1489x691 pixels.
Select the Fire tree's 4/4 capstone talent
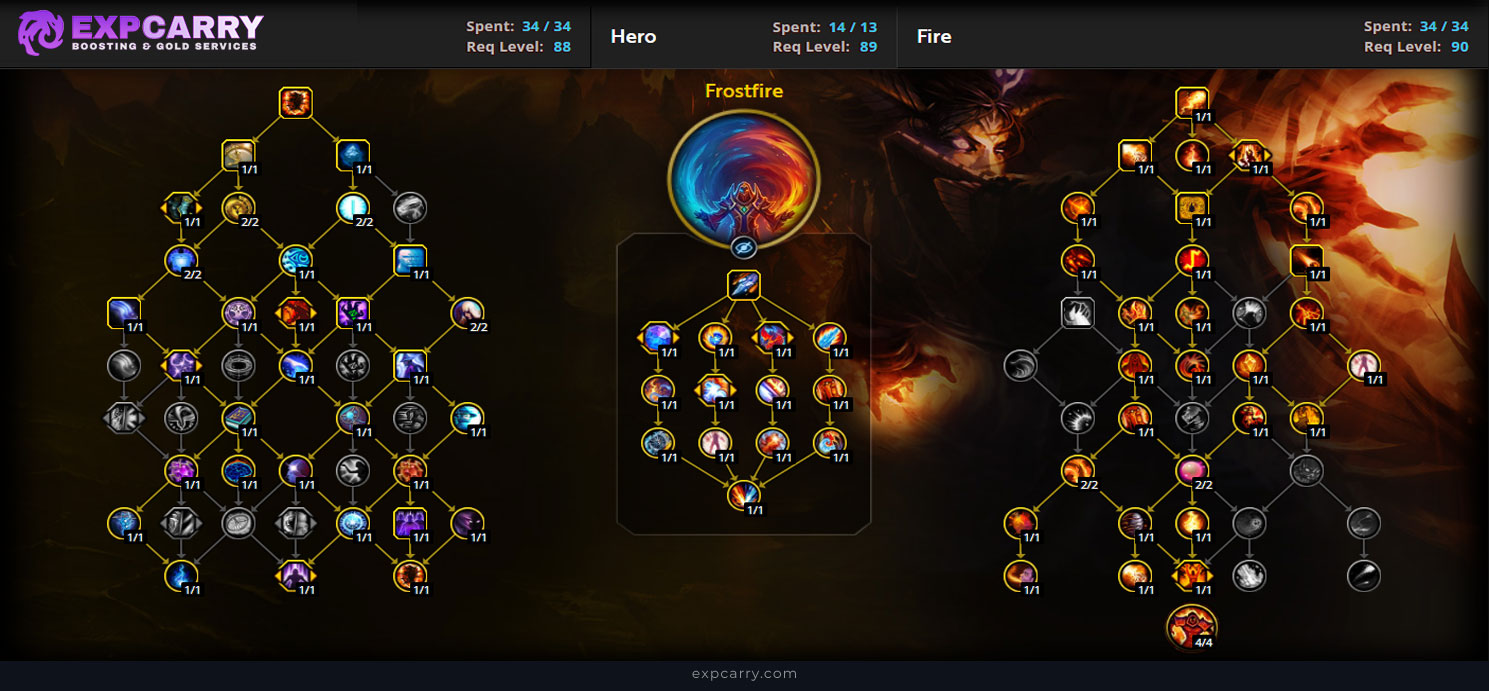pyautogui.click(x=1192, y=626)
